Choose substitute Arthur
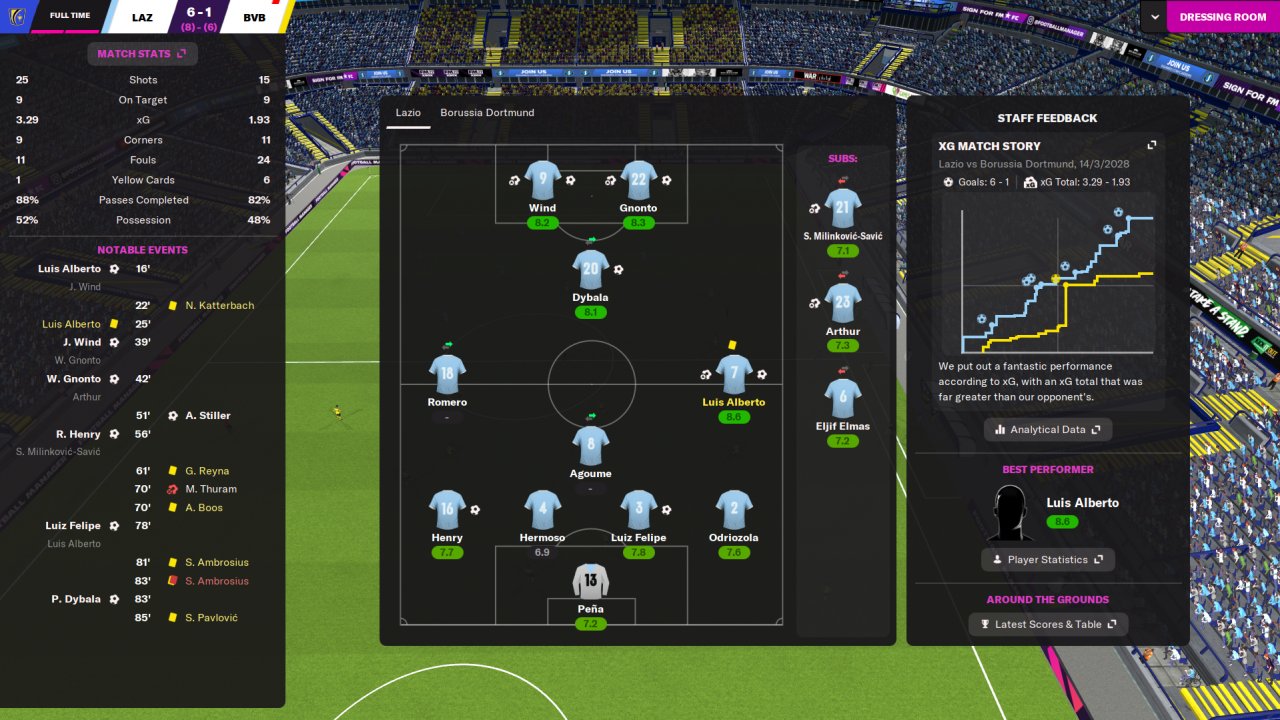1280x720 pixels. tap(842, 302)
